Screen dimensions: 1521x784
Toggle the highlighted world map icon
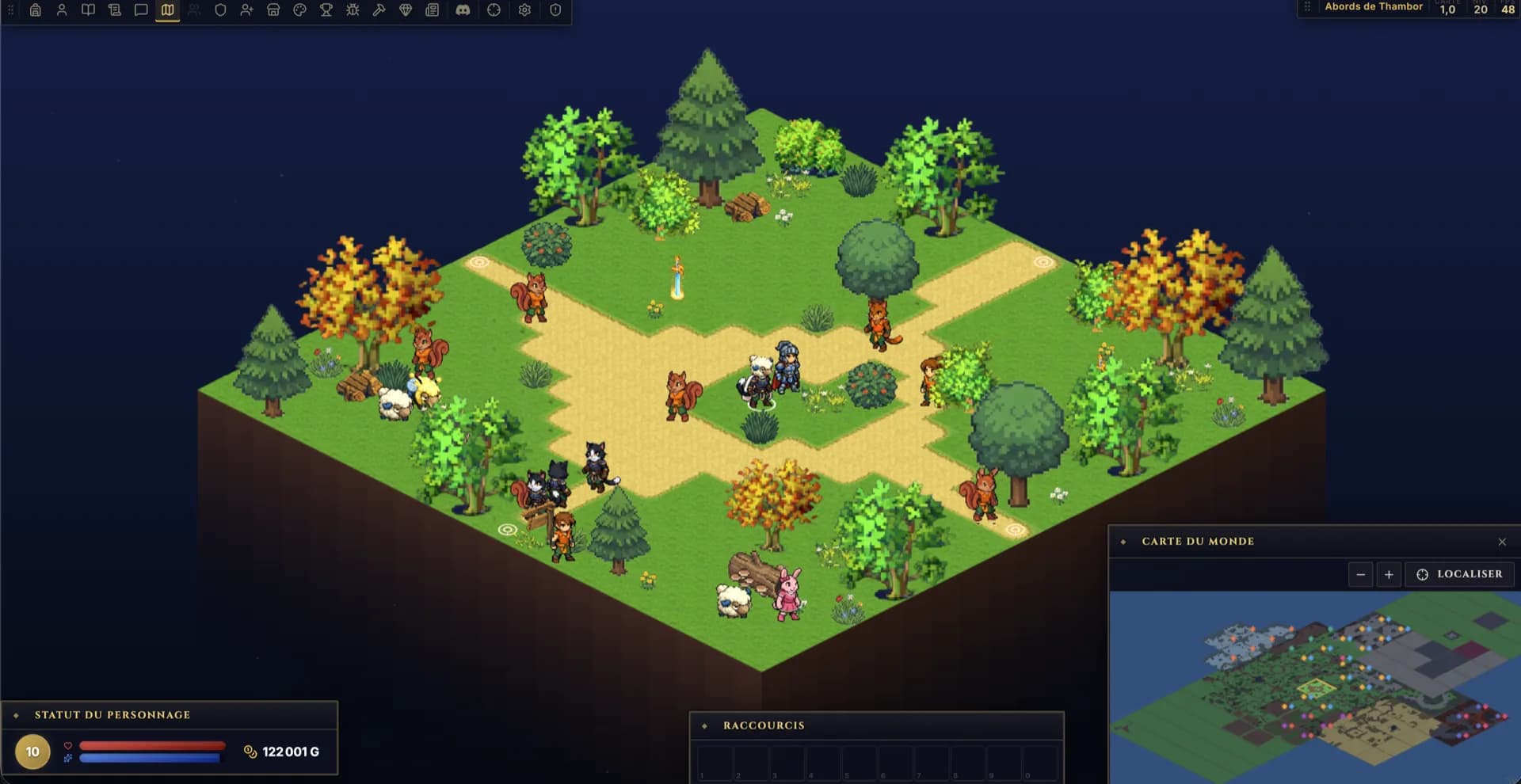[x=167, y=10]
